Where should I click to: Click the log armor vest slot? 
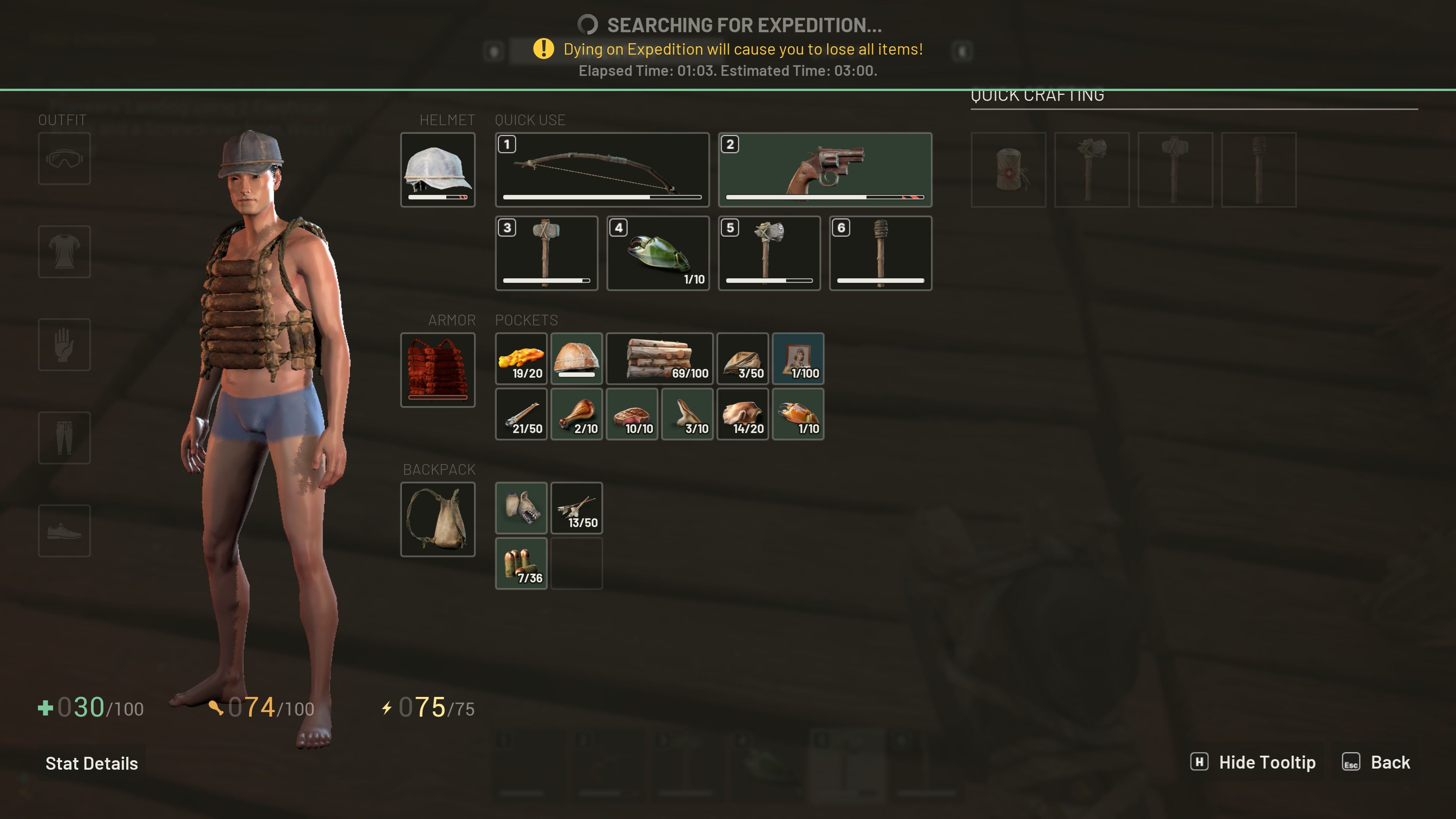(438, 370)
